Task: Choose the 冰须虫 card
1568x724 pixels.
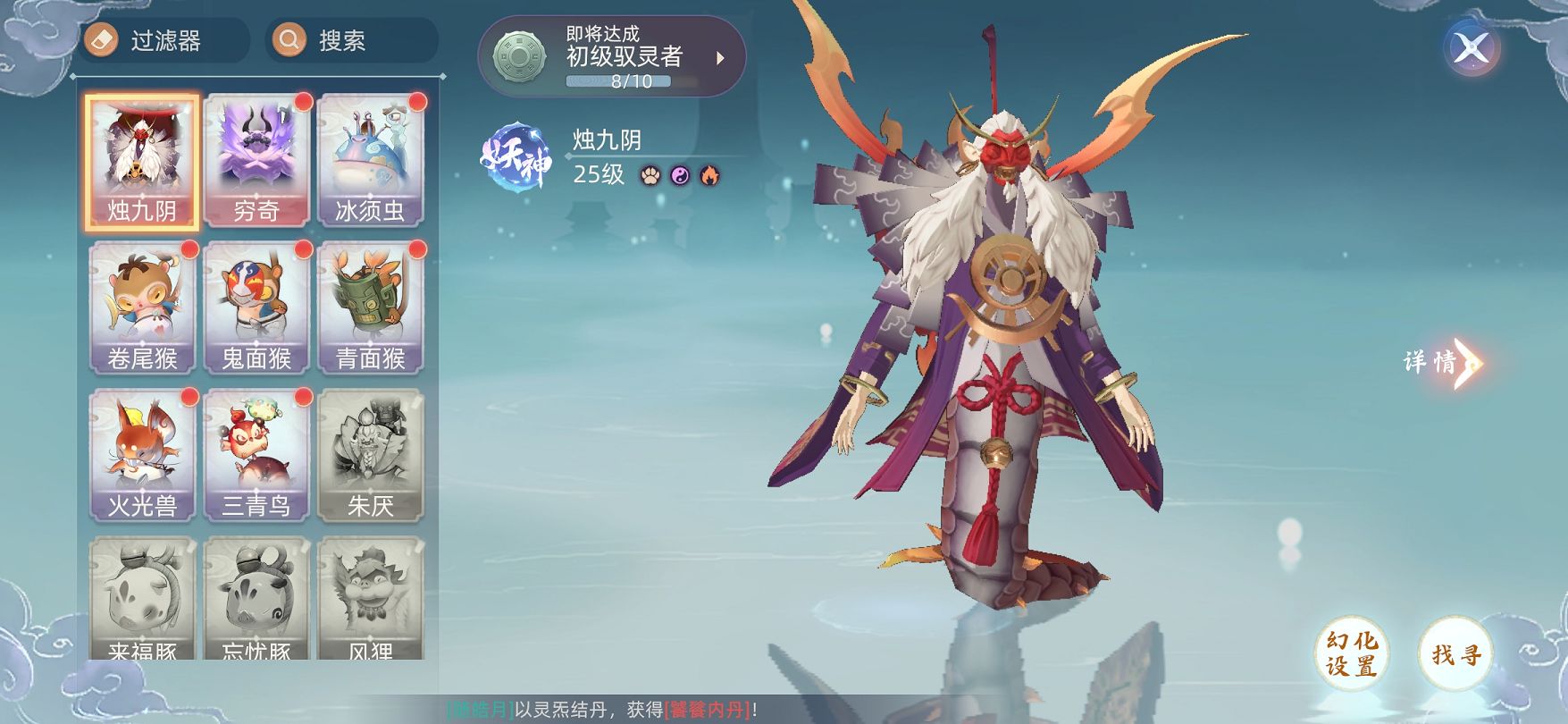Action: coord(370,162)
